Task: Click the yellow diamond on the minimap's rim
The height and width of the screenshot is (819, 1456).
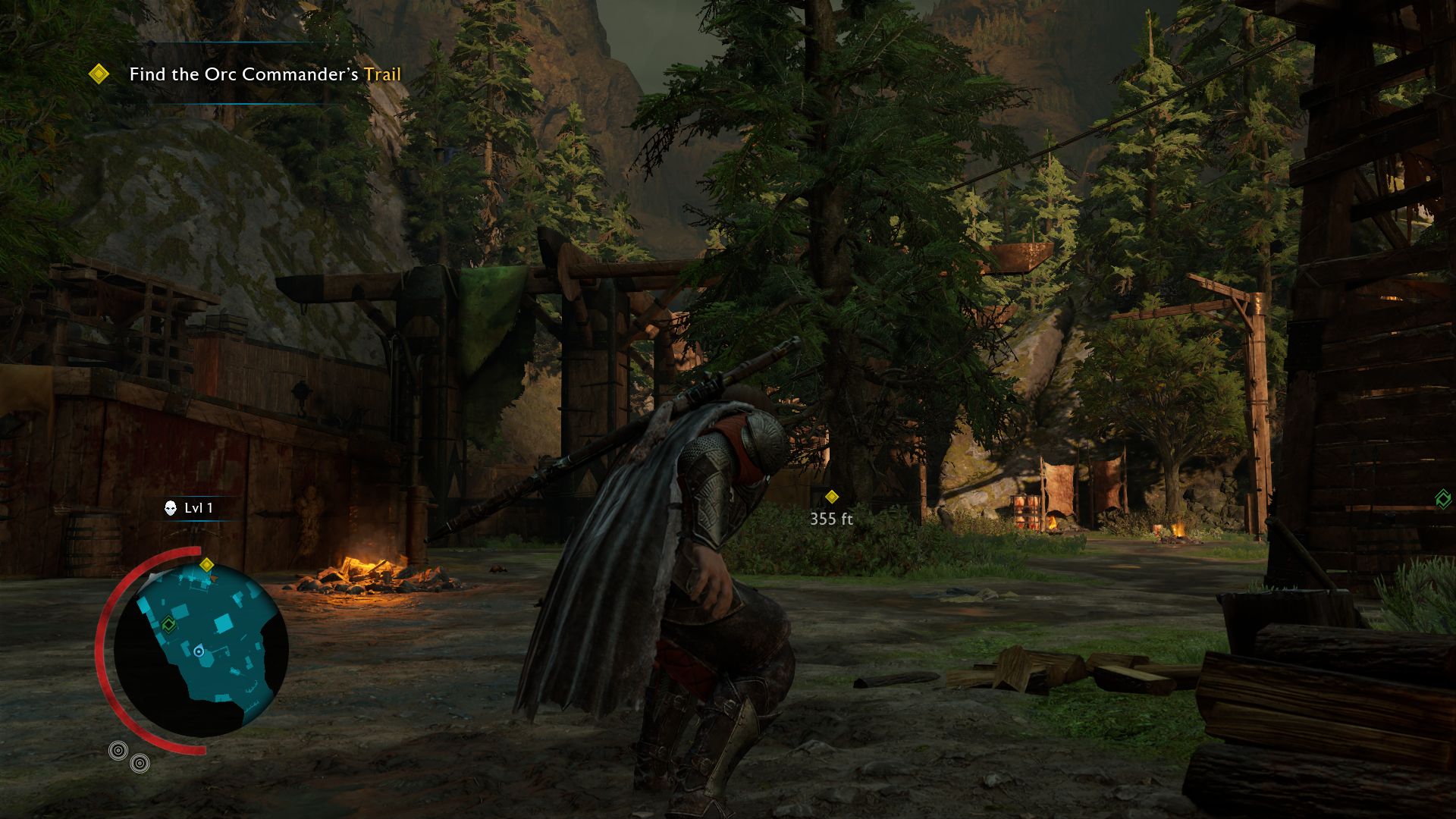Action: 206,564
